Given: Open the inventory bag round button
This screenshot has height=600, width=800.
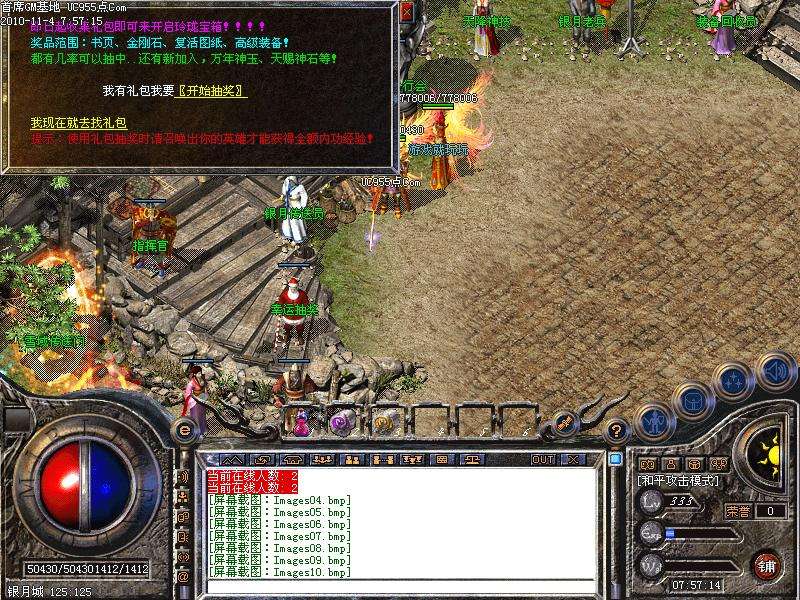Looking at the screenshot, I should [x=692, y=400].
